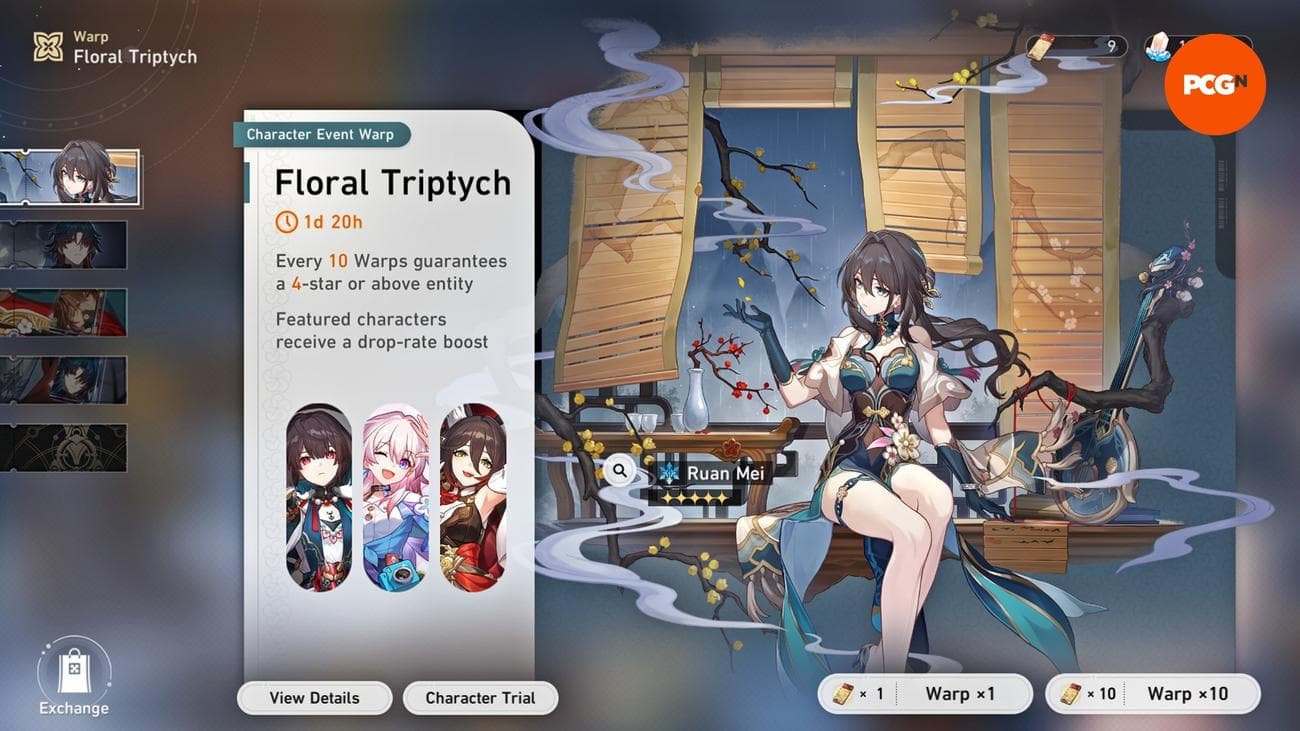The image size is (1300, 731).
Task: Expand the Character Event Warp label
Action: click(x=320, y=134)
